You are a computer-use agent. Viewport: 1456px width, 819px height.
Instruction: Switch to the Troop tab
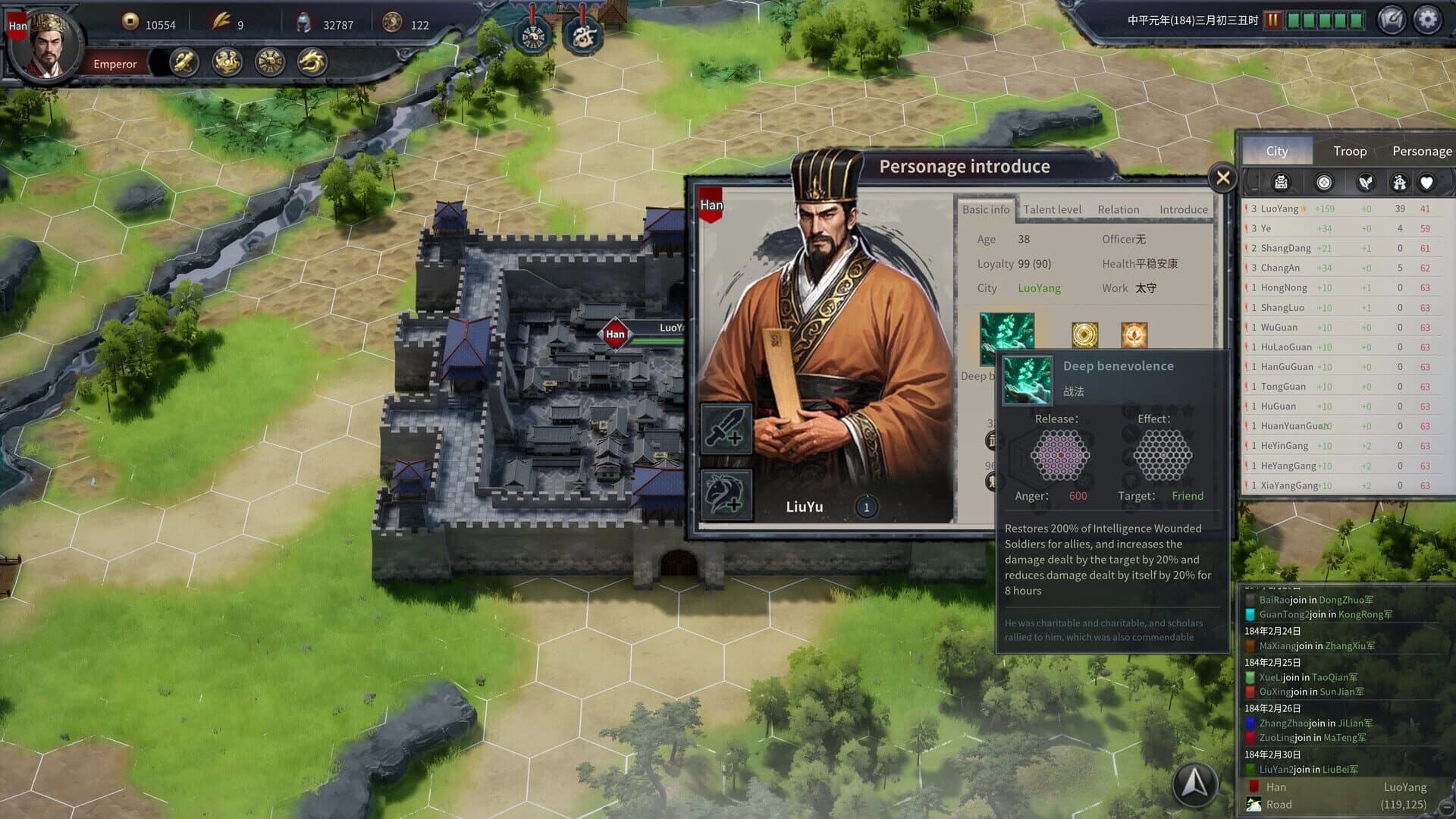1349,151
